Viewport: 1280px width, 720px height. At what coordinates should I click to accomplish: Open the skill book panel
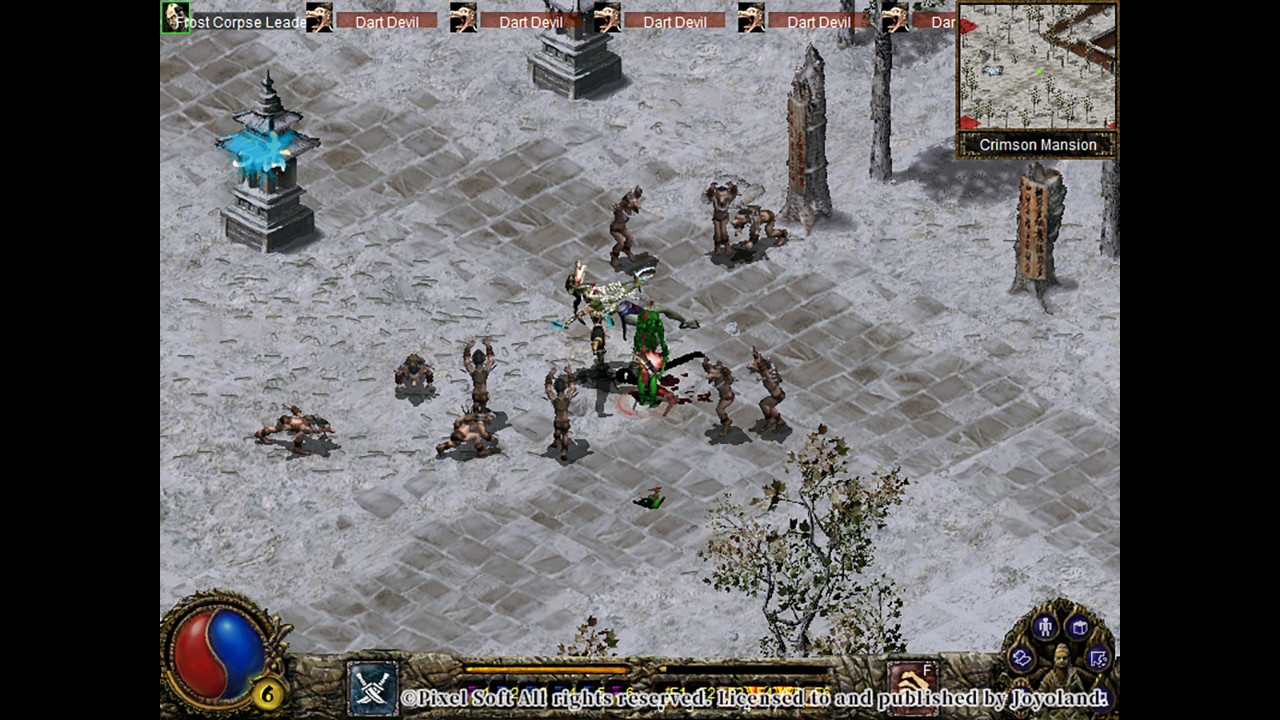1079,626
